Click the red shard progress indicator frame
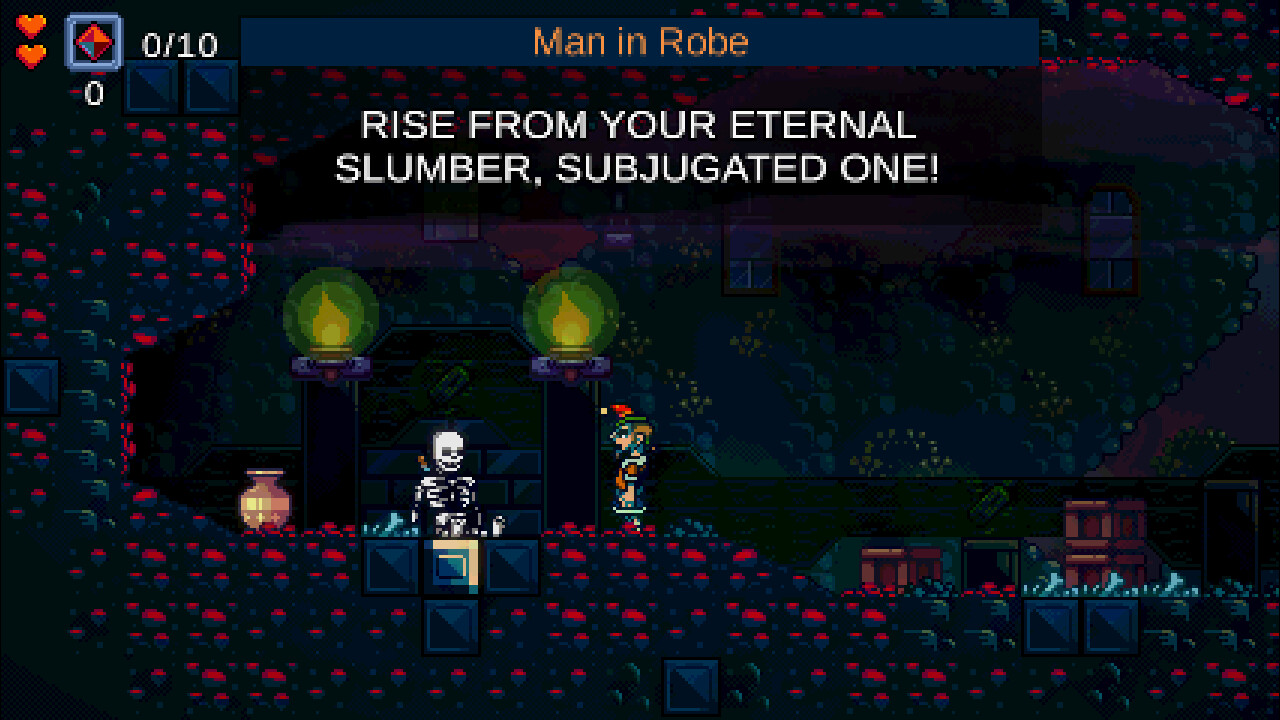The width and height of the screenshot is (1280, 720). click(93, 42)
